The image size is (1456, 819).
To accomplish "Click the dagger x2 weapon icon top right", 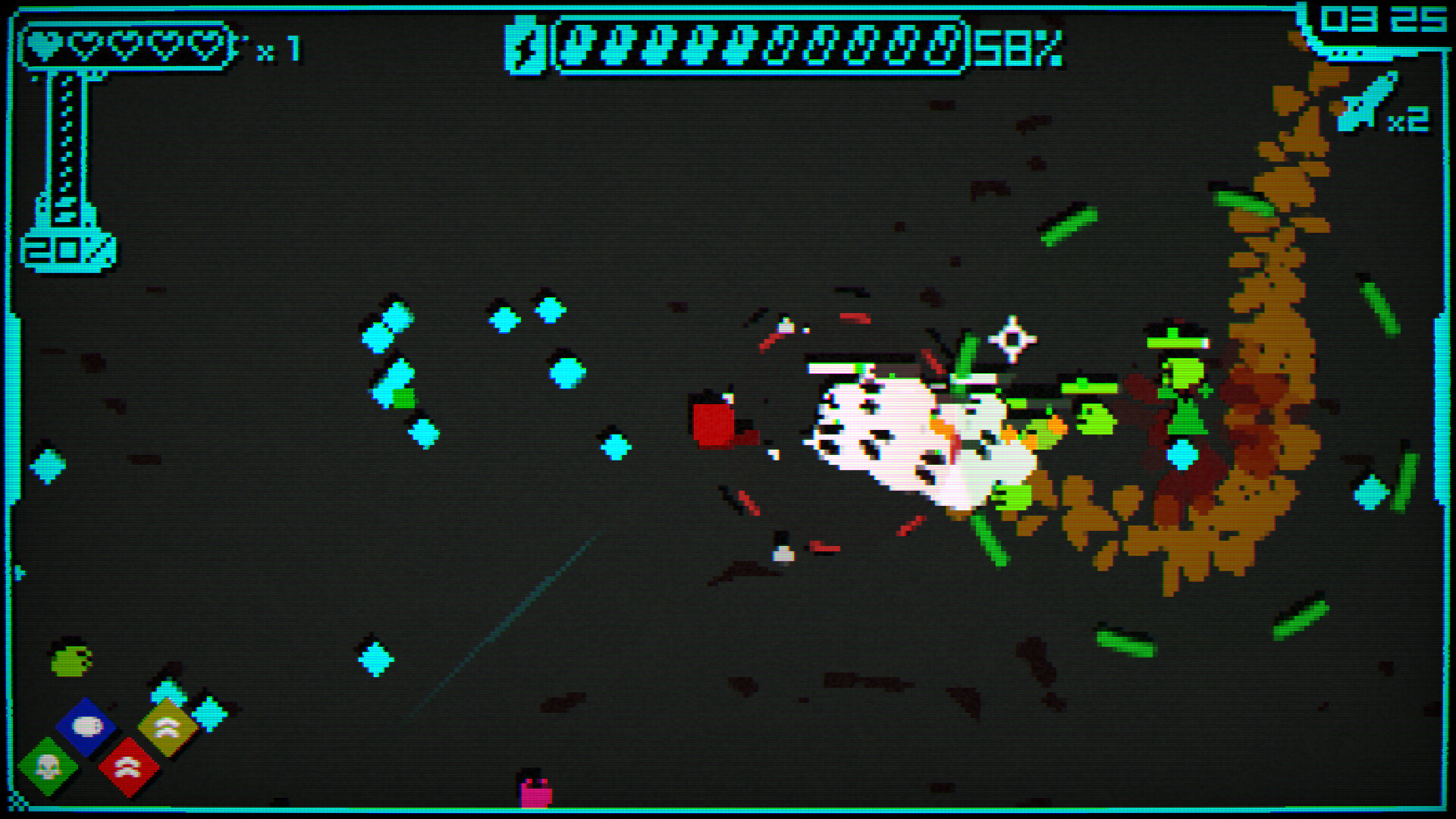I will (x=1365, y=106).
